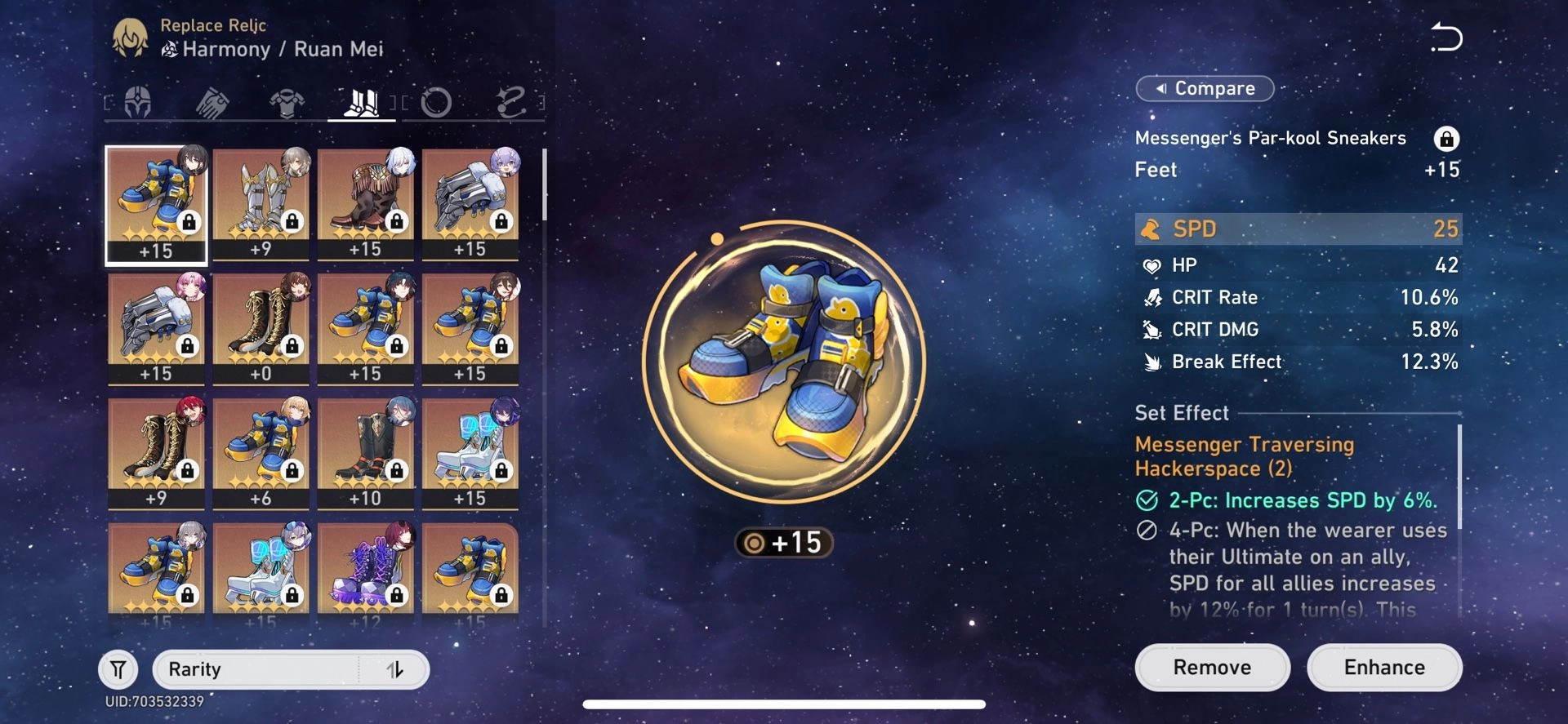Select the +0 knee-high boots thumbnail
This screenshot has width=1568, height=724.
click(x=261, y=326)
